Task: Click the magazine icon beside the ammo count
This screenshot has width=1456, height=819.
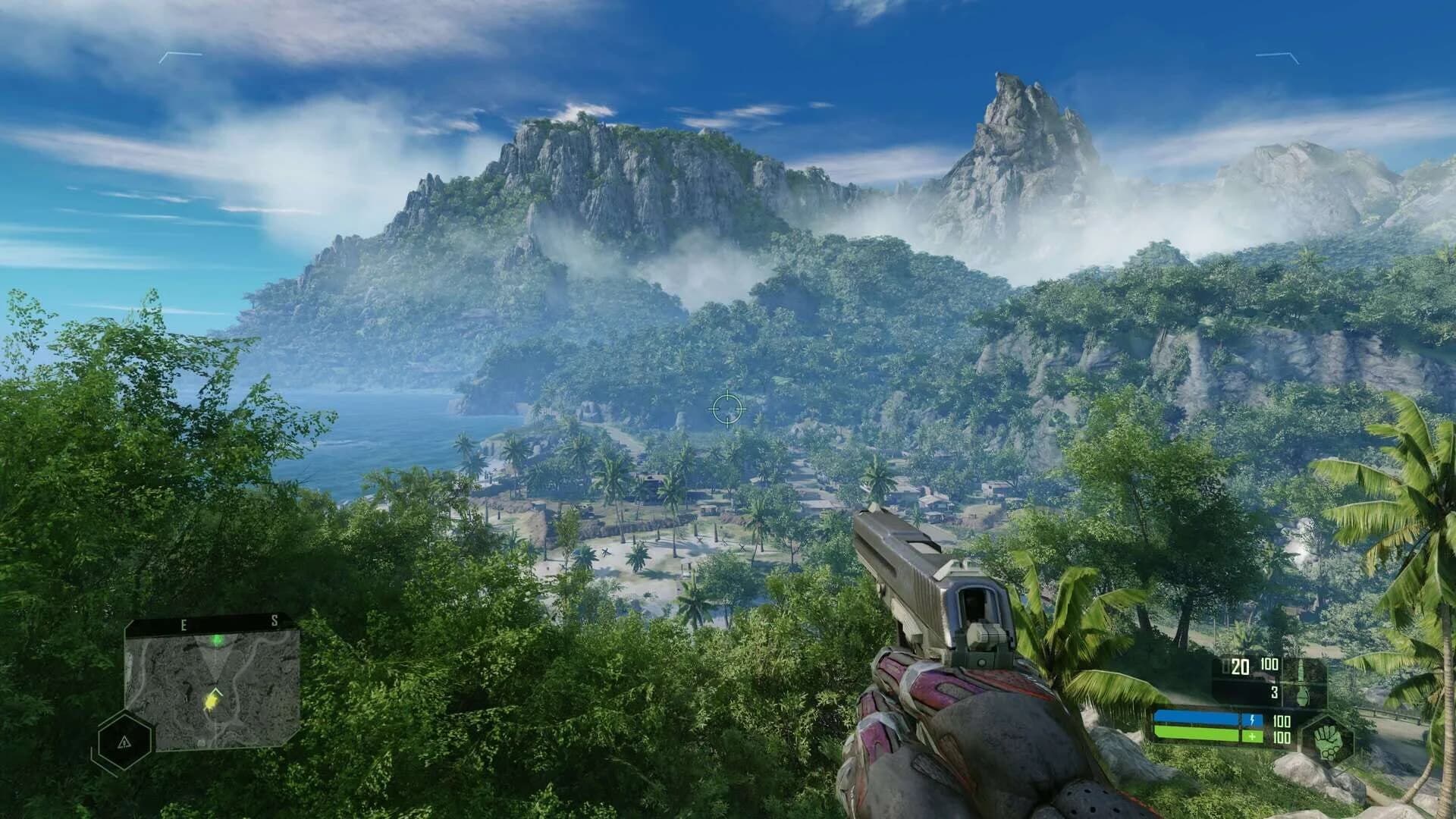Action: coord(1224,664)
